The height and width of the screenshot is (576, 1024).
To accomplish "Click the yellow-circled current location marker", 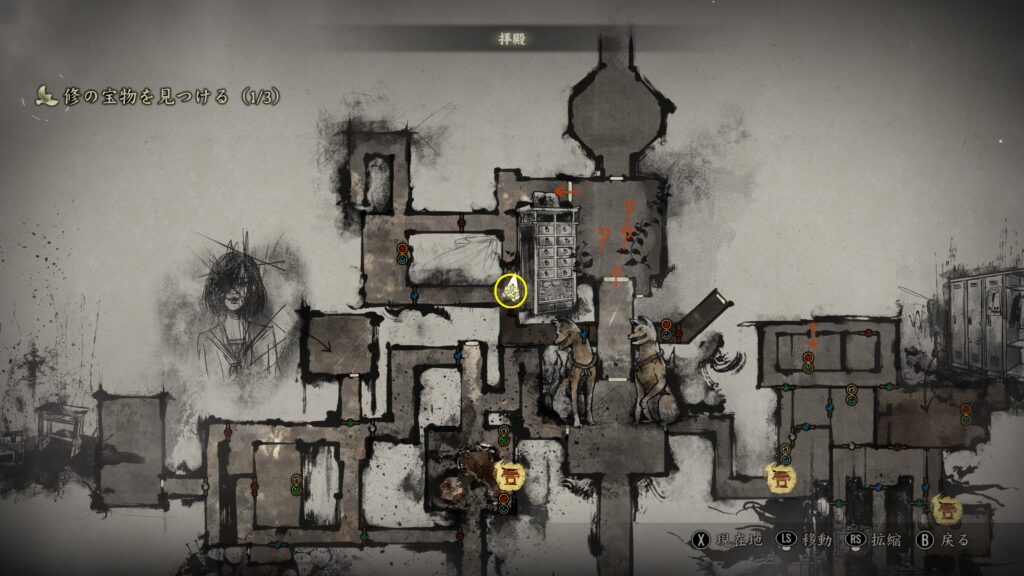I will (x=512, y=291).
